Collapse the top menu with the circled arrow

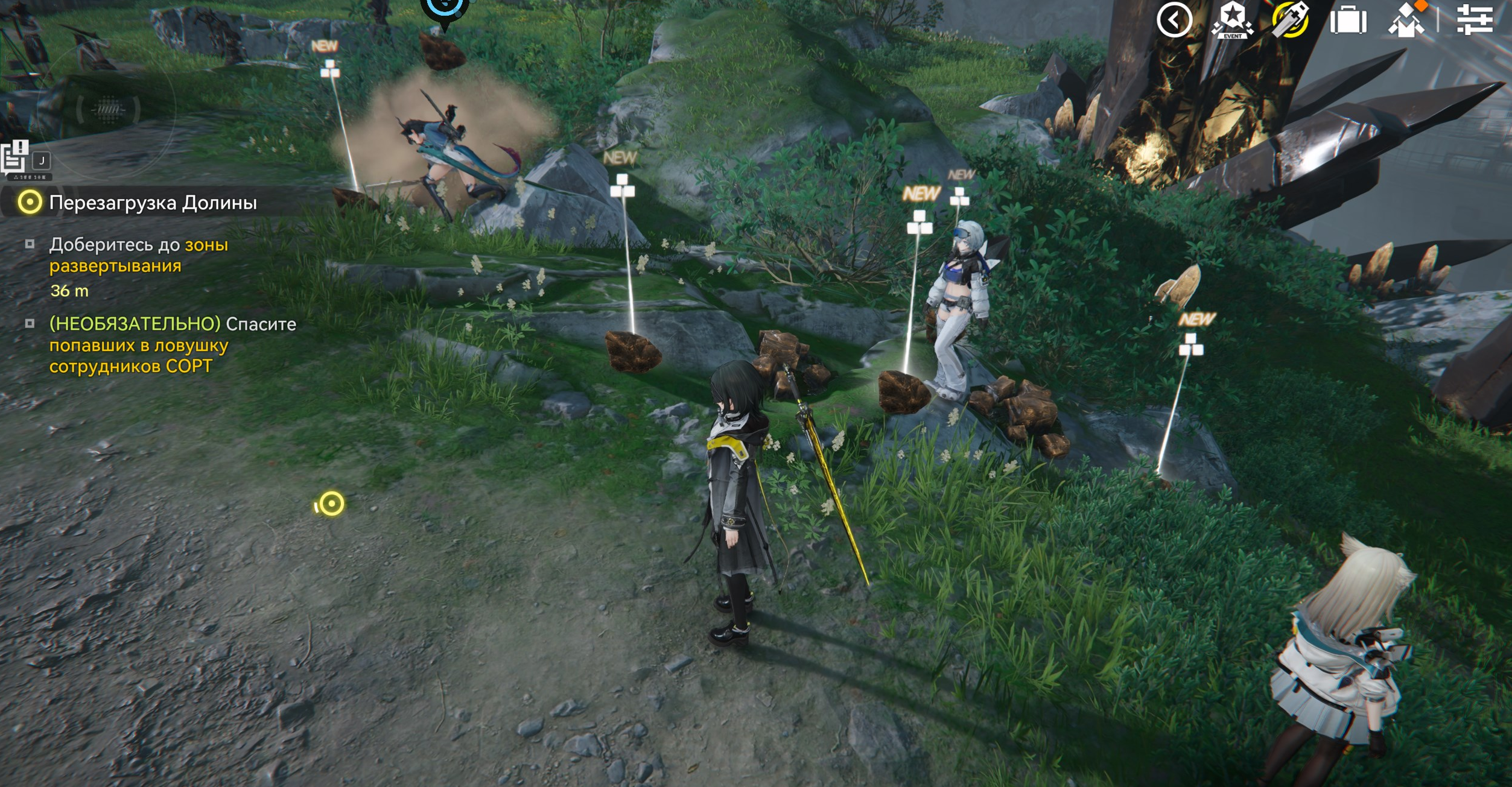coord(1174,21)
